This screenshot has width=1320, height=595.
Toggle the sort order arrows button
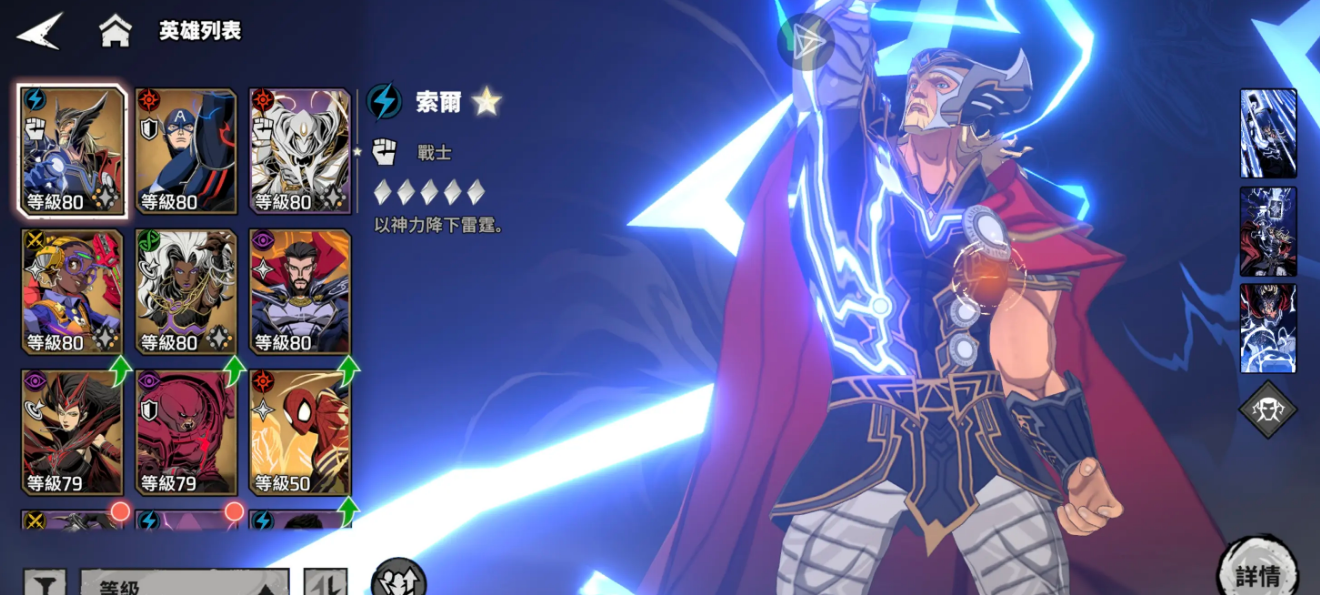coord(325,583)
